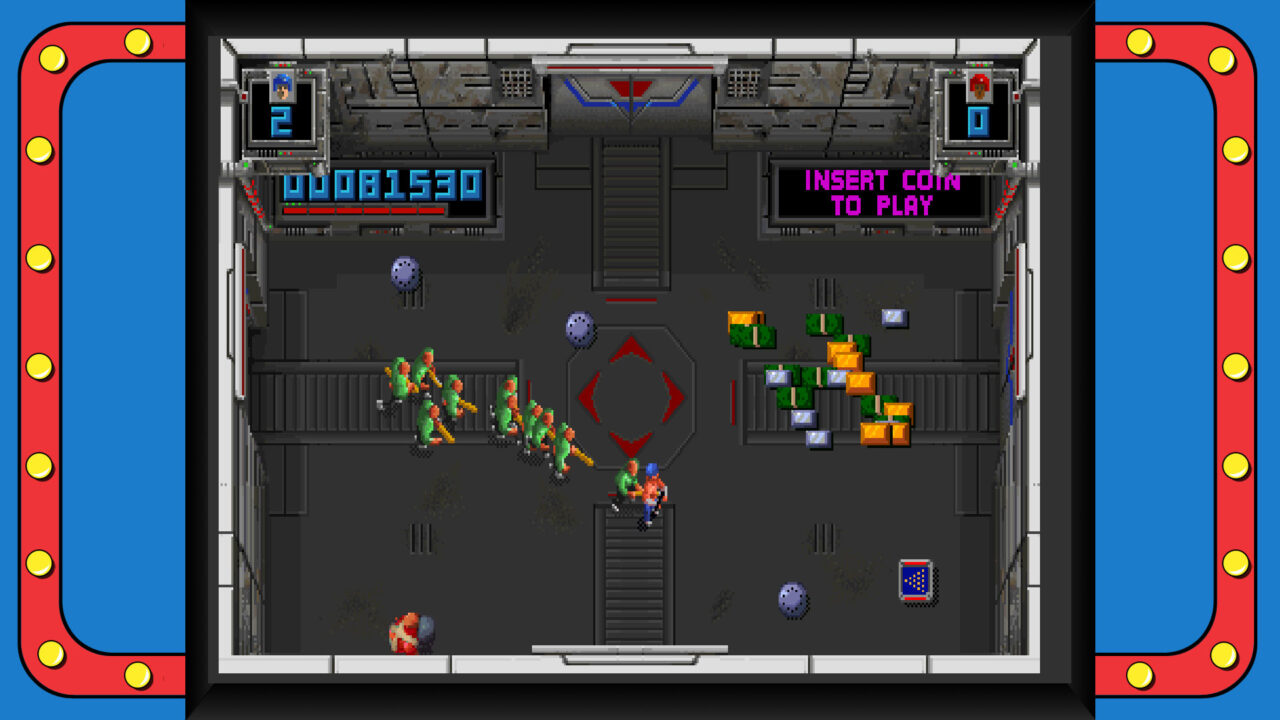1280x720 pixels.
Task: Click the INSERT COIN TO PLAY message
Action: [879, 191]
